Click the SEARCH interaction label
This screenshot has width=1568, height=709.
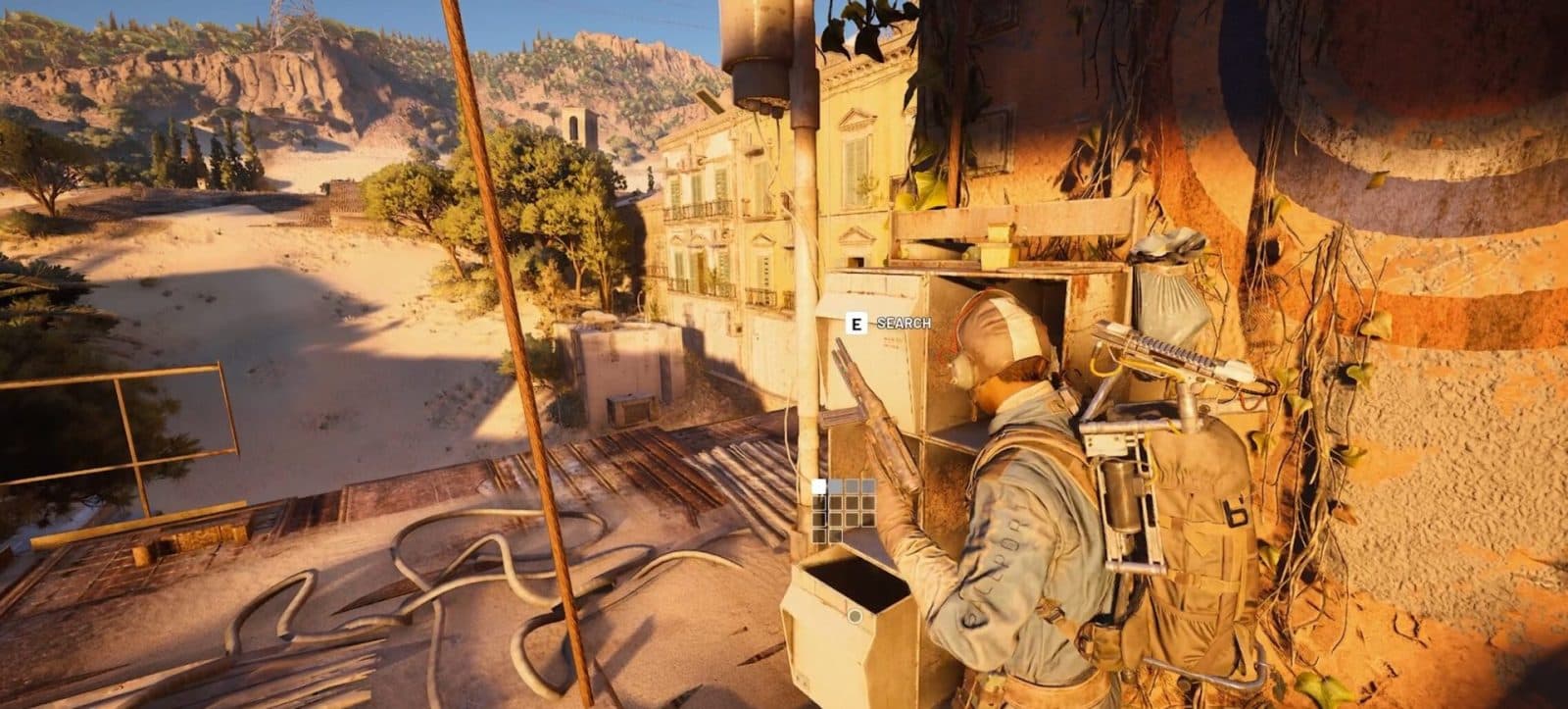pyautogui.click(x=904, y=321)
